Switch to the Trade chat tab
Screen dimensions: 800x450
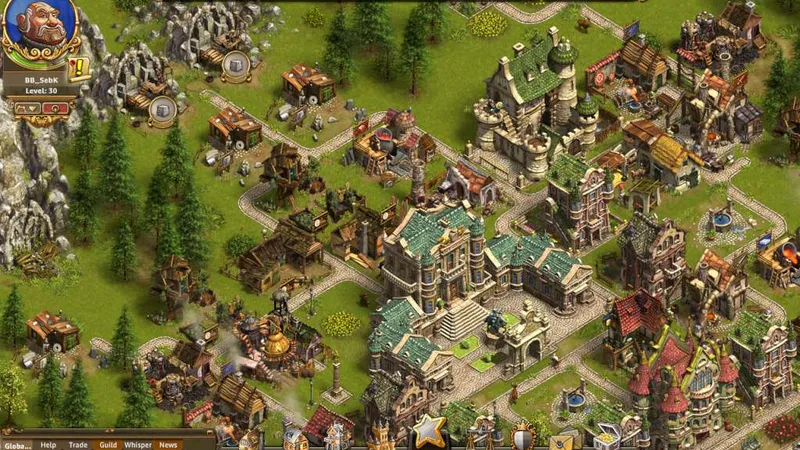(78, 444)
